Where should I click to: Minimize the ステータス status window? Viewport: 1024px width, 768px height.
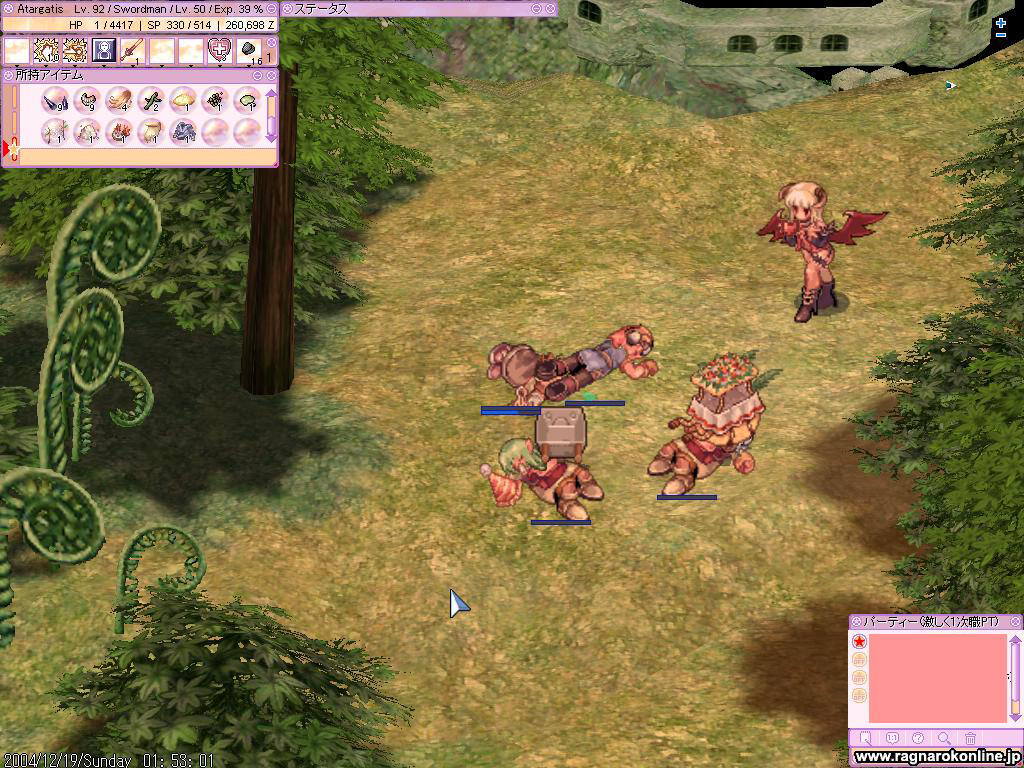pos(537,8)
